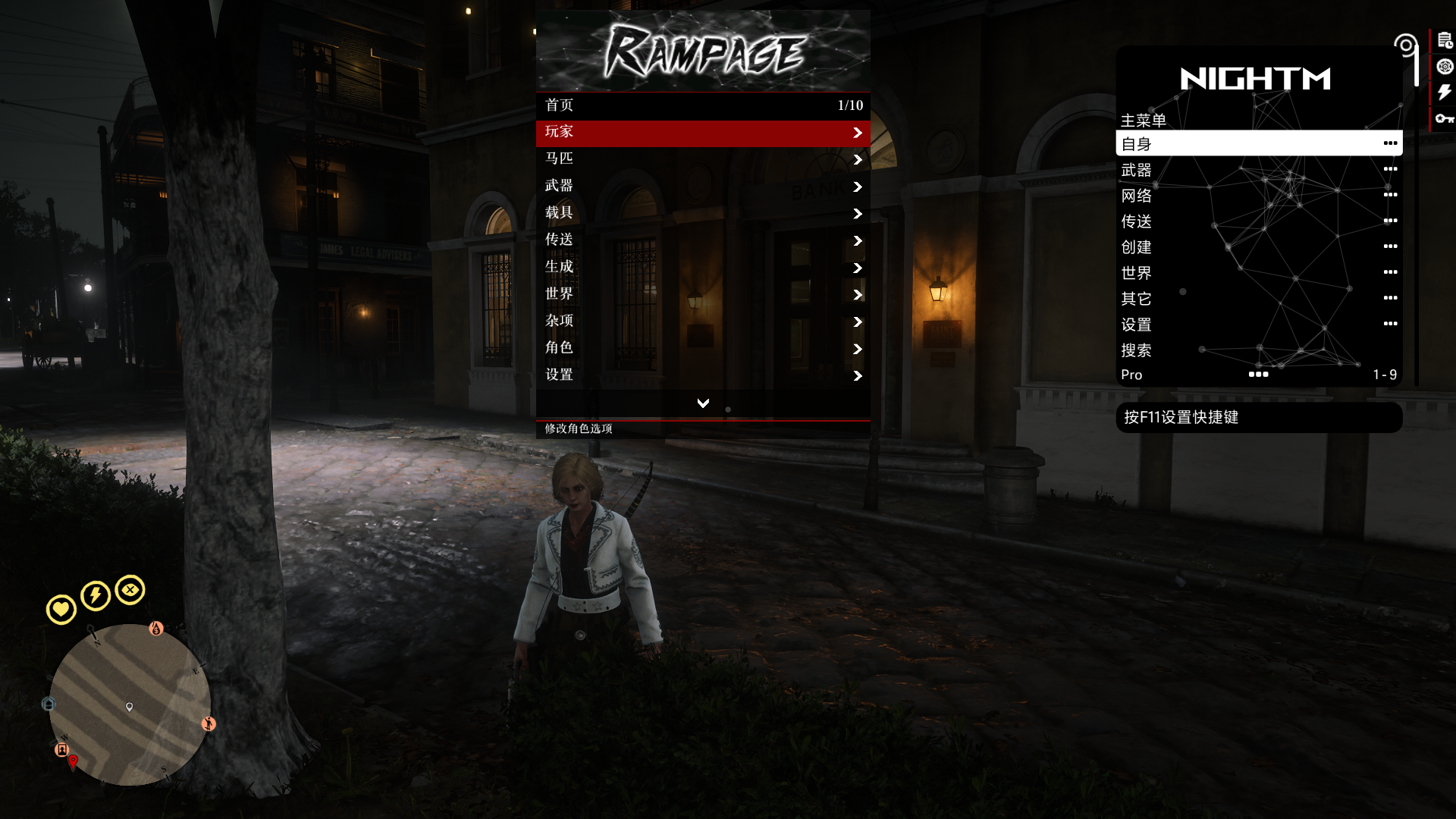Open the Rampage 武器 submenu
1456x819 pixels.
point(702,187)
